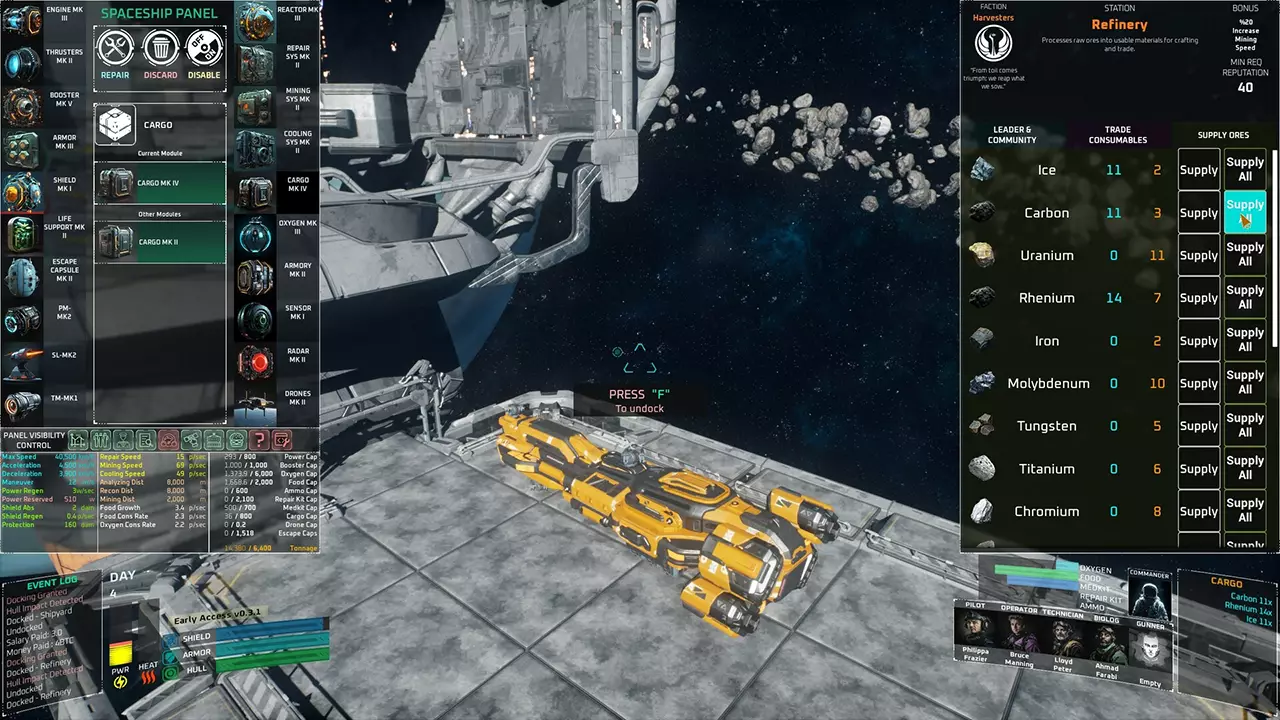The image size is (1280, 720).
Task: Select the Drones MK II module
Action: 256,405
